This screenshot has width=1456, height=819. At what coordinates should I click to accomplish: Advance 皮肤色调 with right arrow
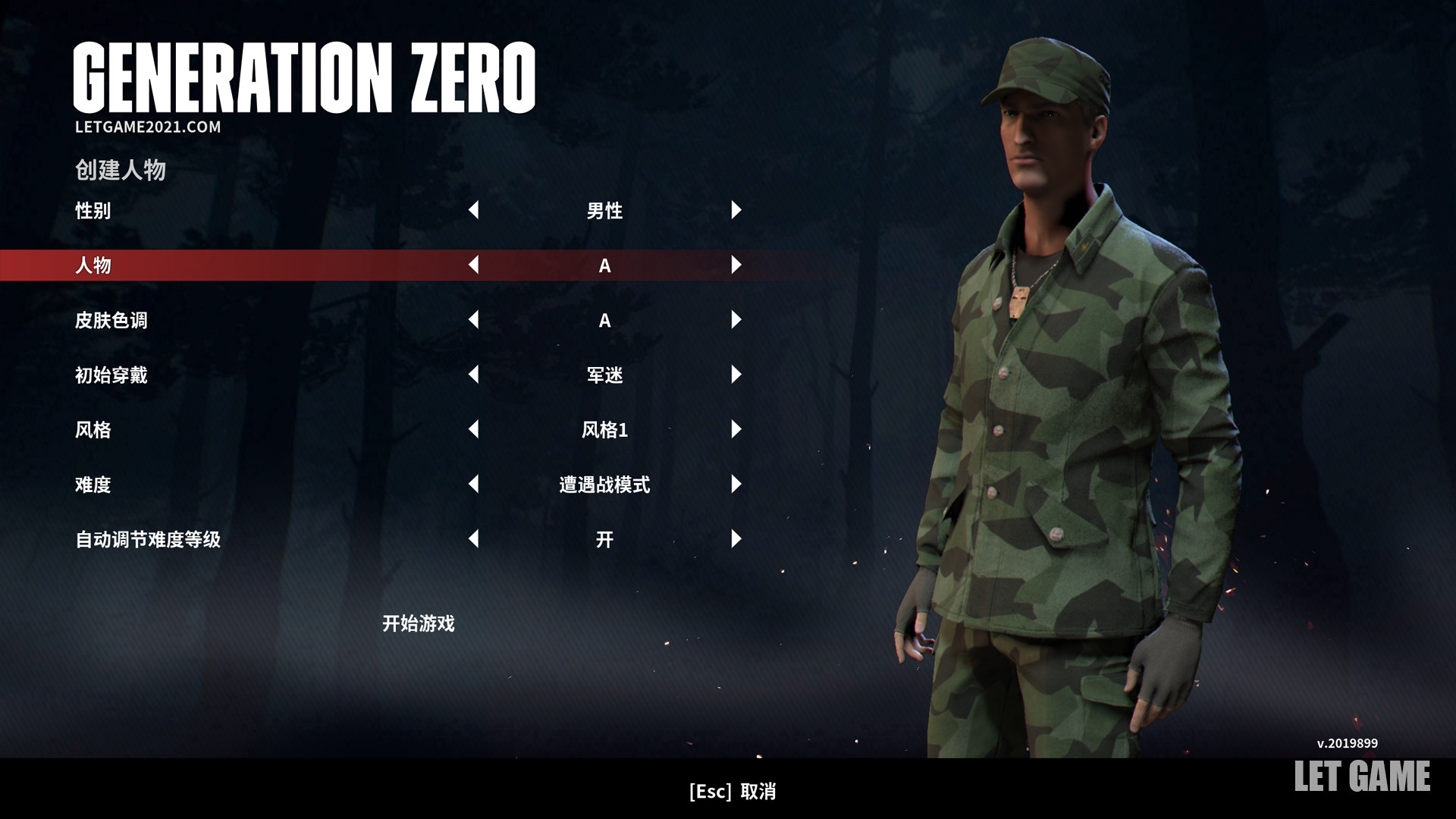736,320
